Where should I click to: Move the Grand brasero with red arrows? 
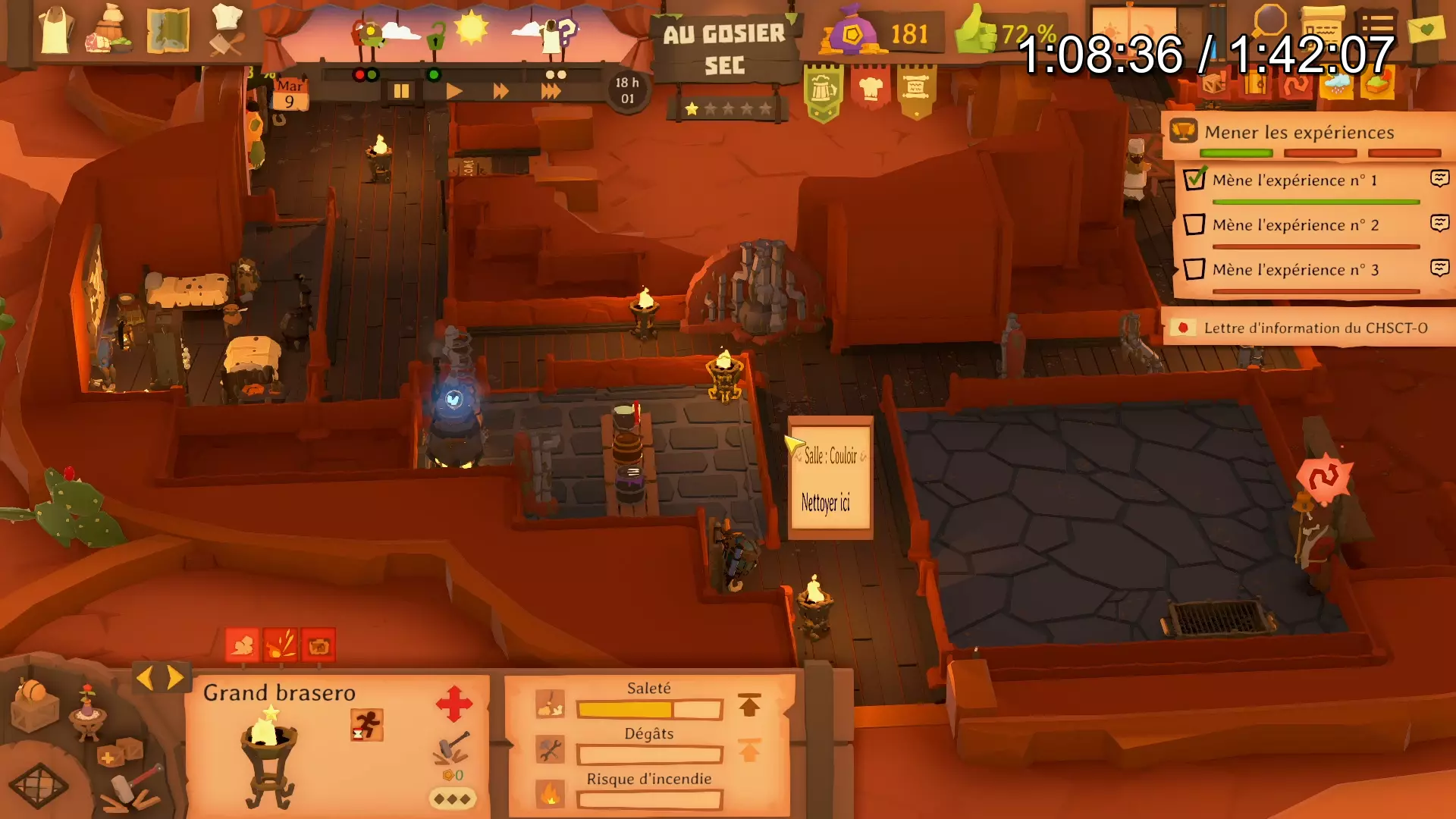point(453,704)
